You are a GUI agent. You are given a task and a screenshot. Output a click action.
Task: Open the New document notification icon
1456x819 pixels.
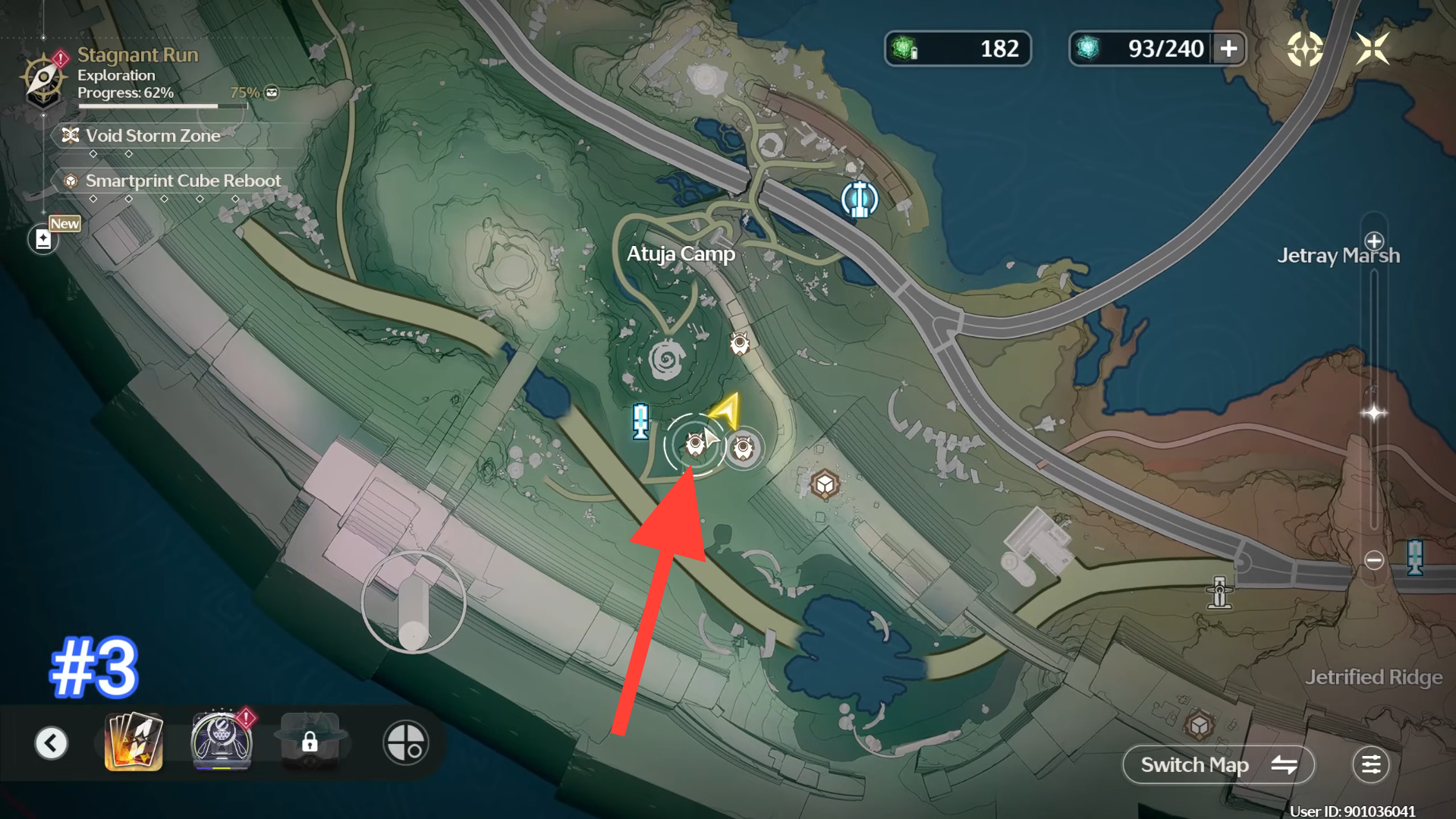[43, 239]
